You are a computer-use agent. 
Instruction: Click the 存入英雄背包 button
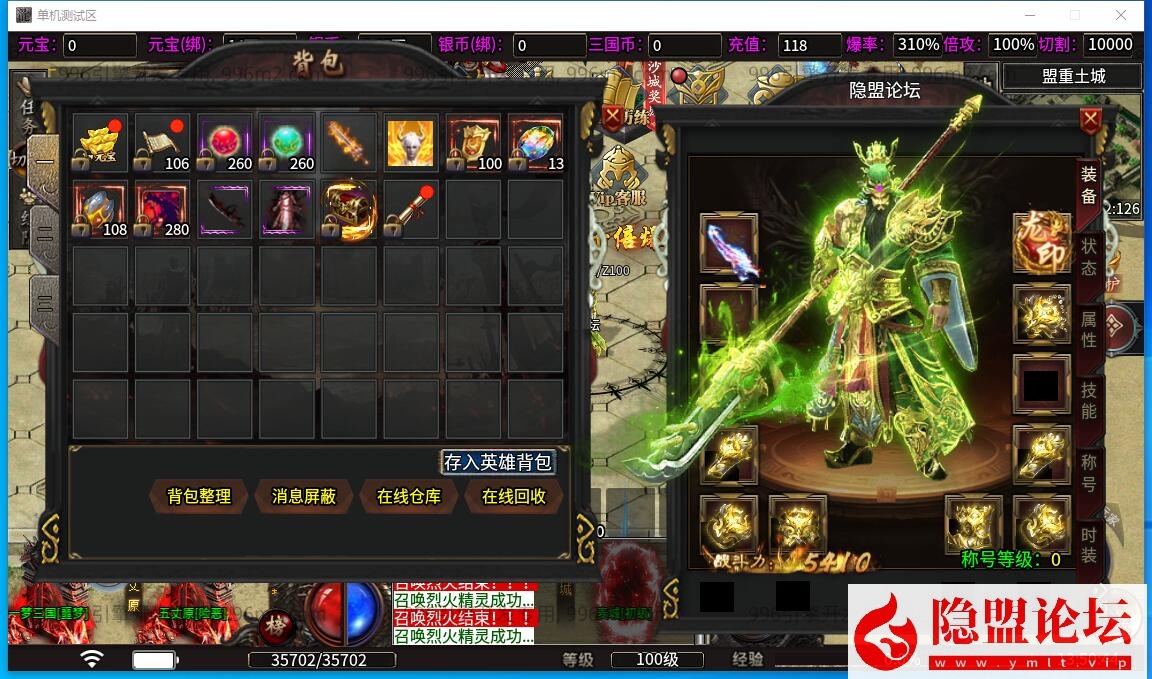tap(498, 462)
